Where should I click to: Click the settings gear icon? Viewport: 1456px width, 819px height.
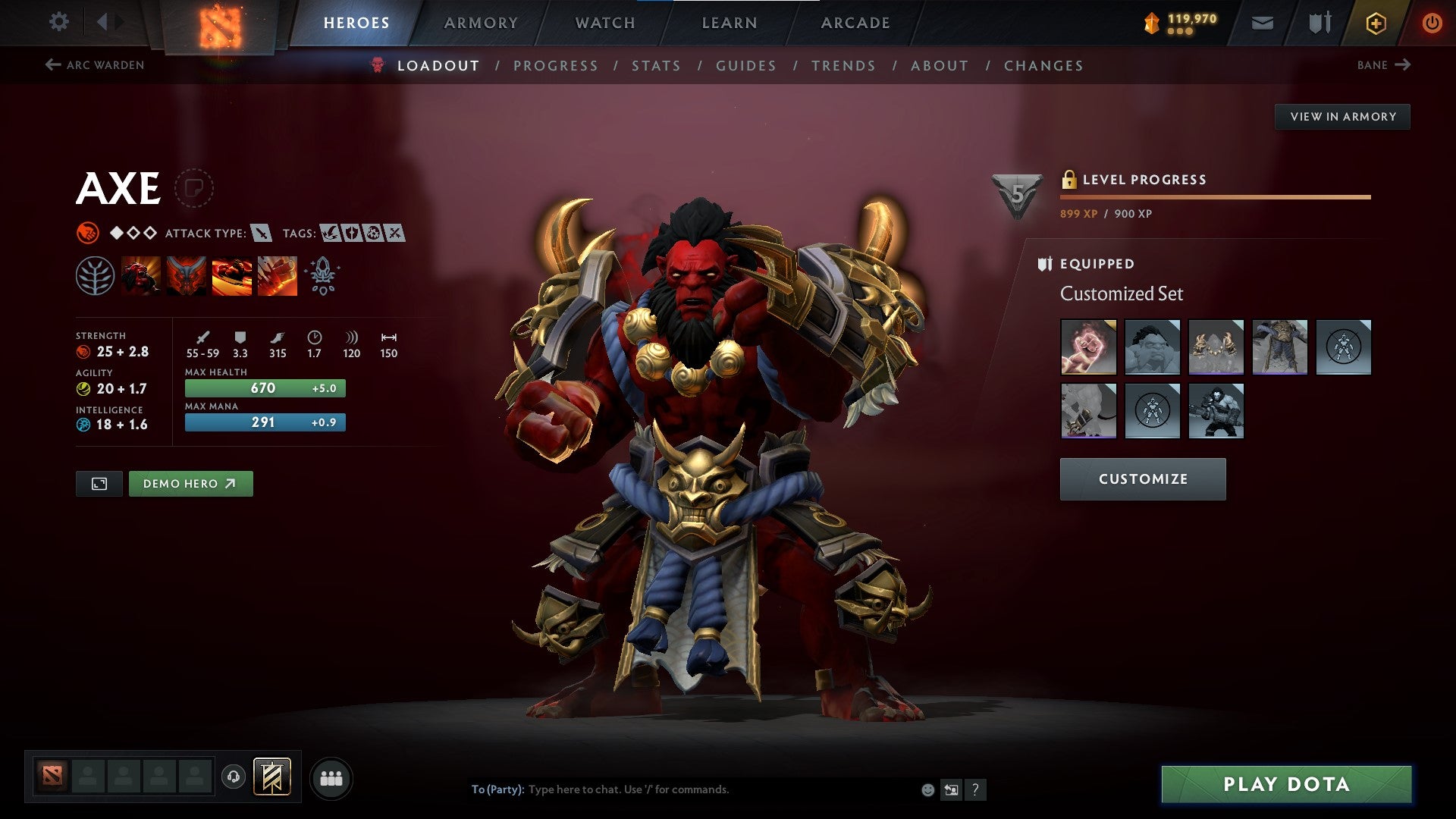pyautogui.click(x=58, y=22)
